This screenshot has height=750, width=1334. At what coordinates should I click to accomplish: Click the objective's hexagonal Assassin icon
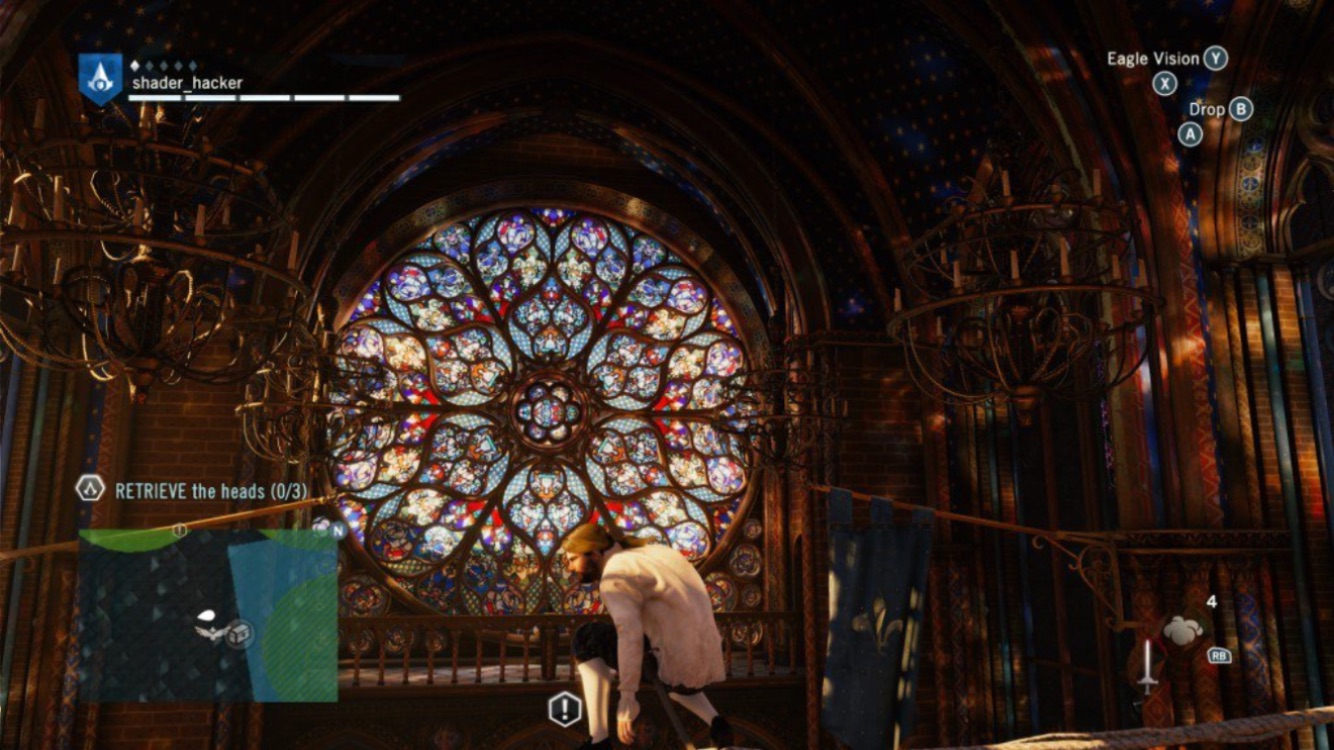pos(91,489)
